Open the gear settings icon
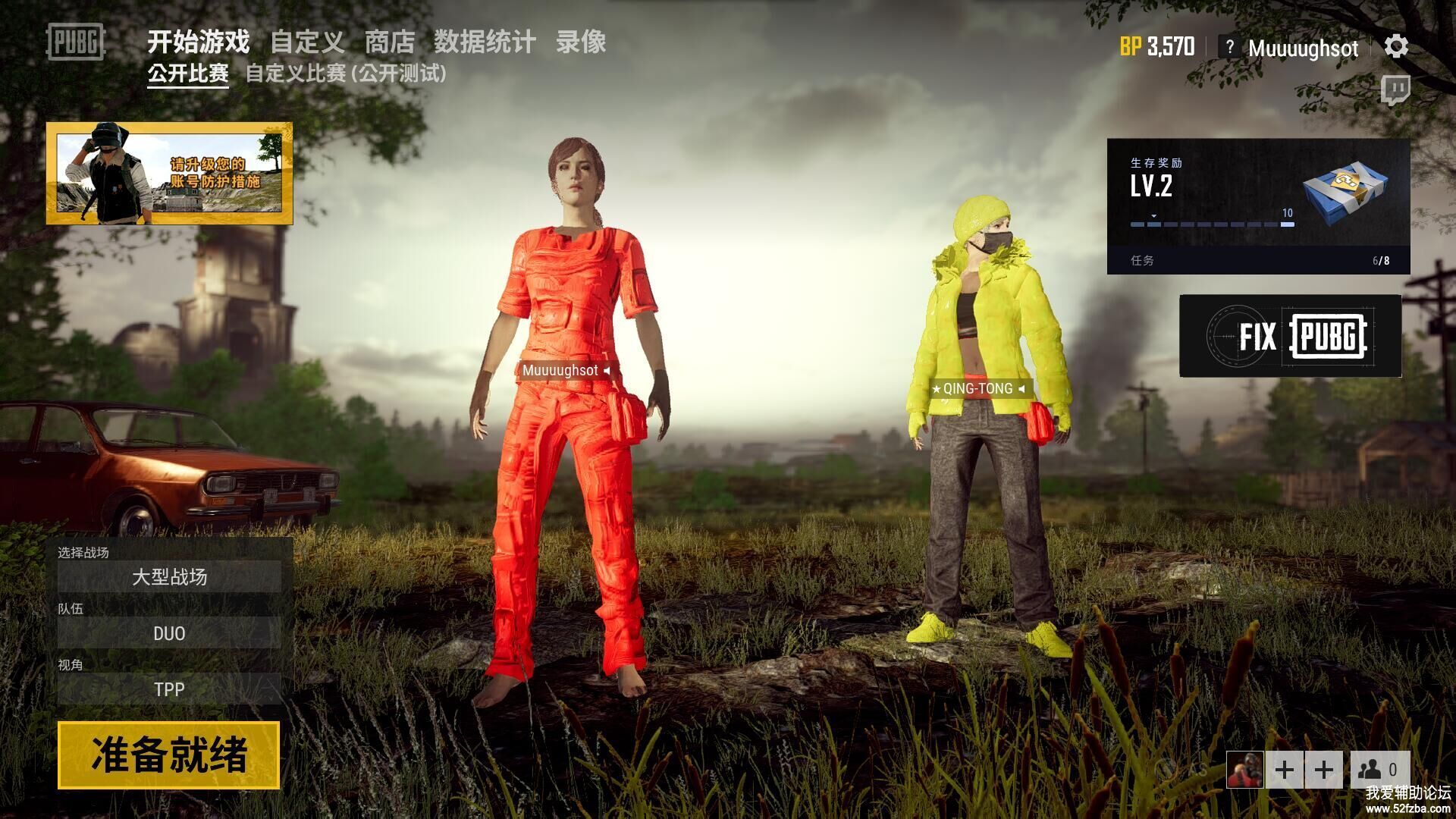This screenshot has height=819, width=1456. (x=1396, y=47)
